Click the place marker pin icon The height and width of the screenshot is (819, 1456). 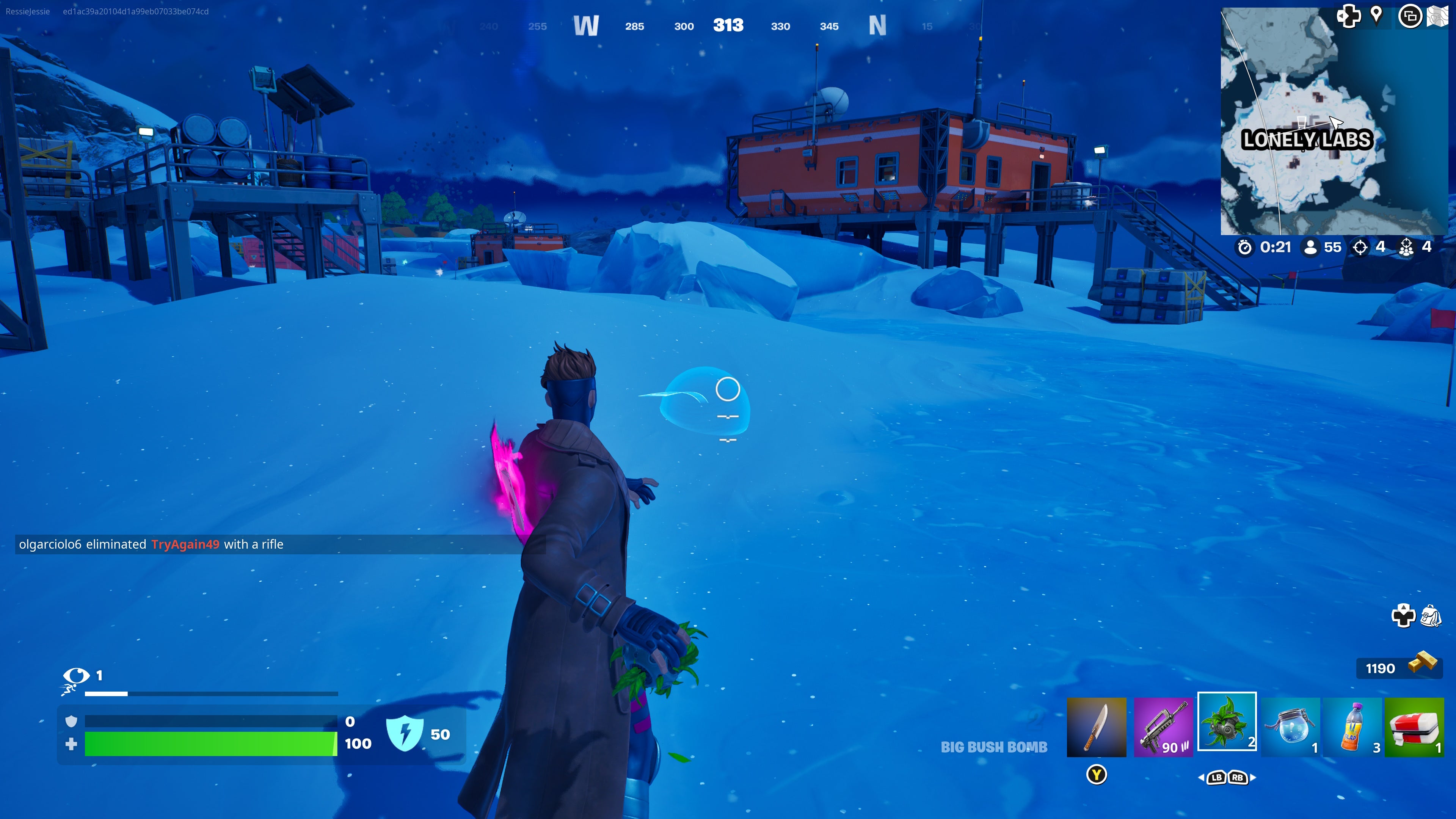pos(1376,16)
